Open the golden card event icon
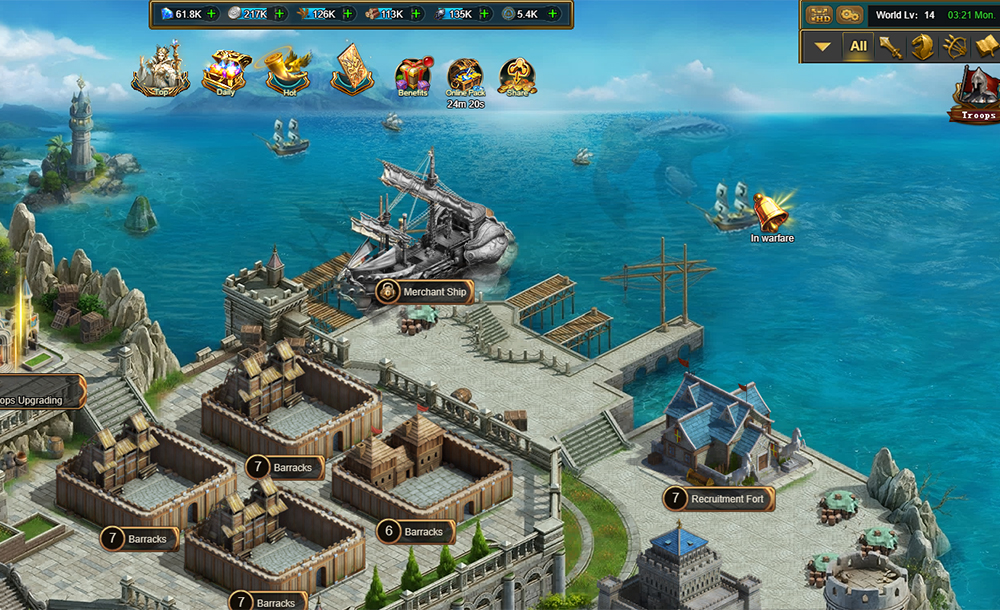The width and height of the screenshot is (1000, 610). click(x=352, y=69)
